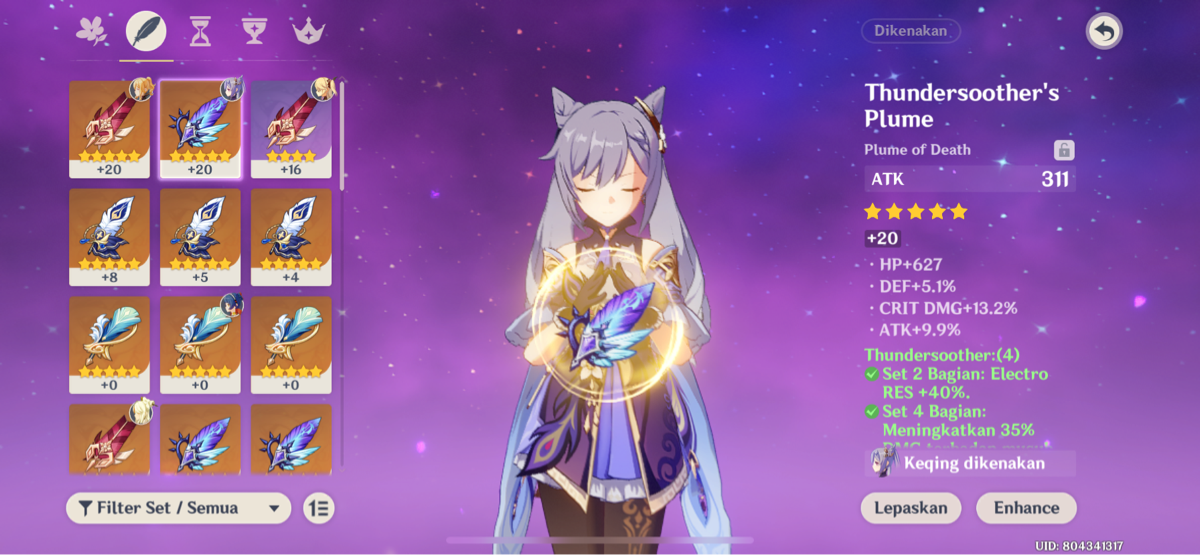The width and height of the screenshot is (1200, 555).
Task: Select the +8 blue-white feather artifact
Action: click(109, 236)
